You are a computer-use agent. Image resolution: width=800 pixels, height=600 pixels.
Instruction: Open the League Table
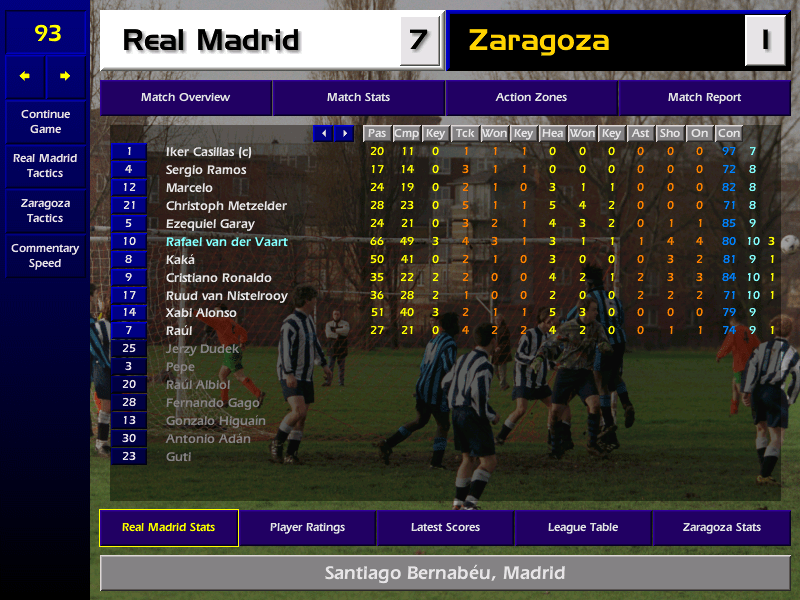(583, 528)
